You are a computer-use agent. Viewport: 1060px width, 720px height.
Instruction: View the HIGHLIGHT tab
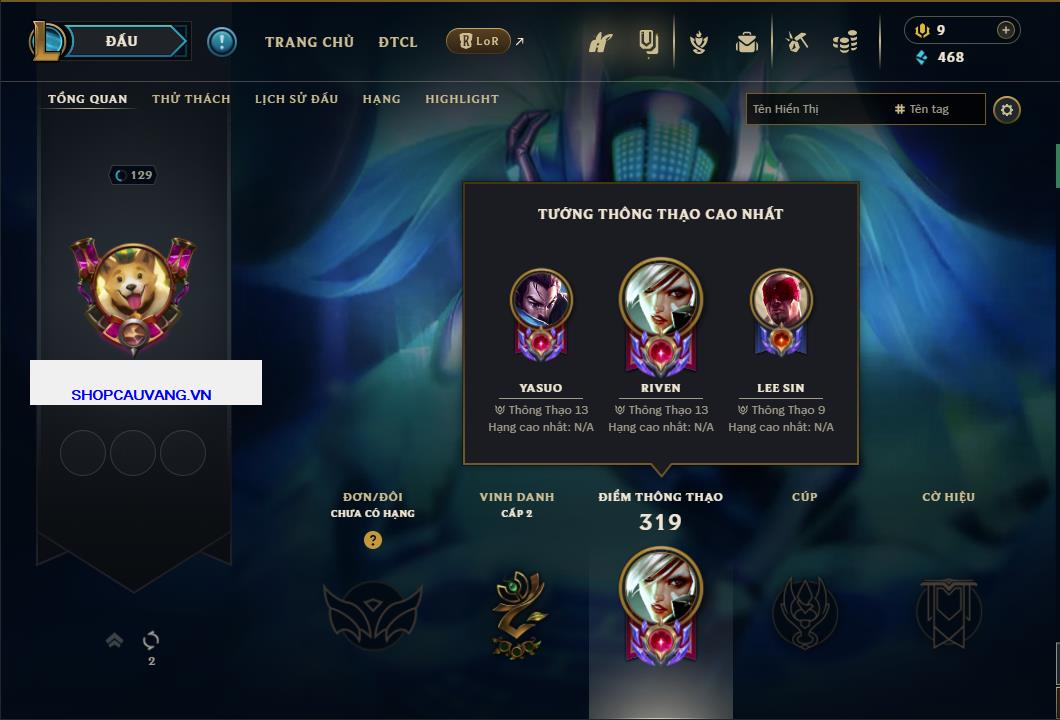[462, 99]
